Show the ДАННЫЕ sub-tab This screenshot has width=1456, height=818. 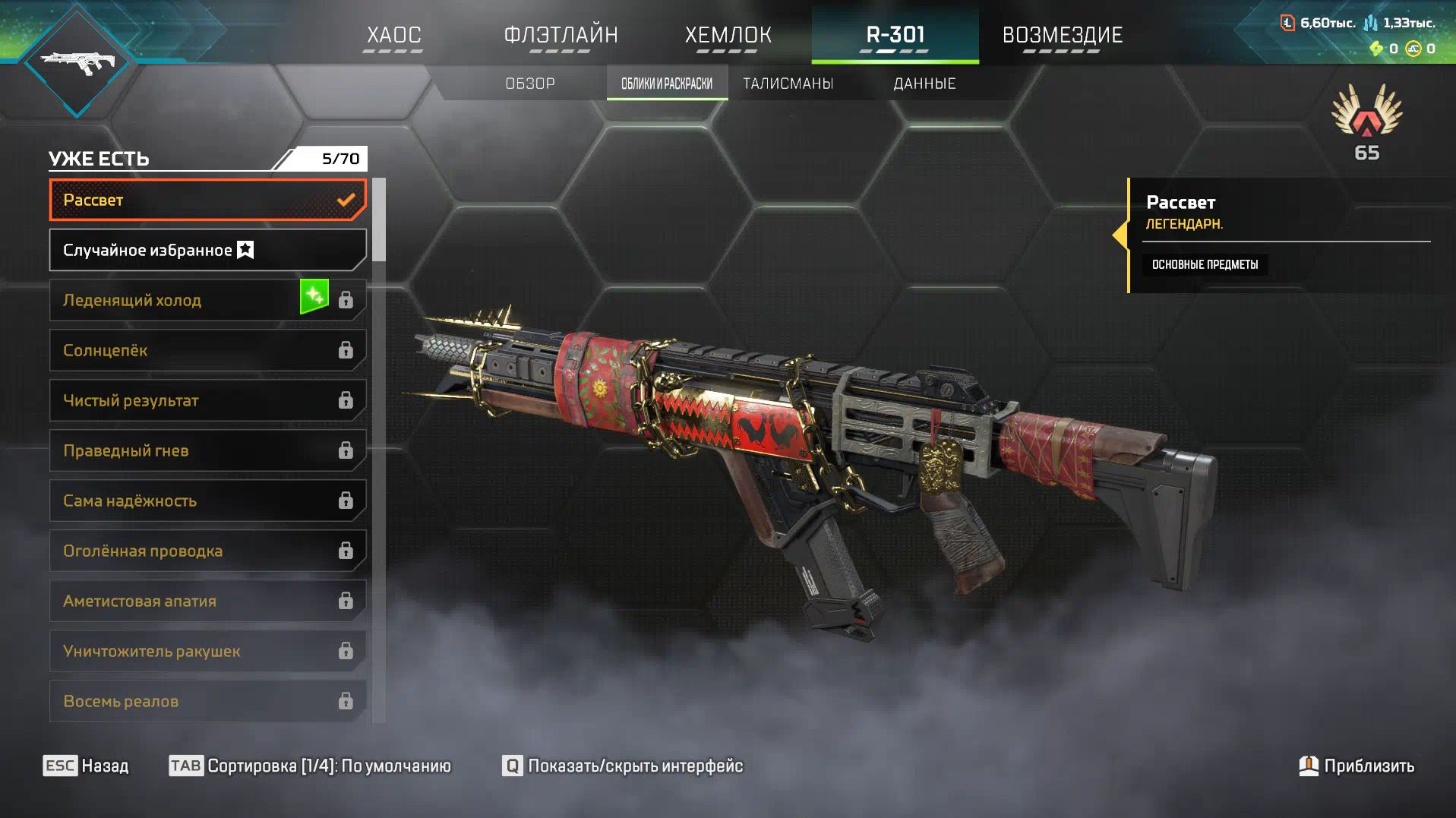coord(924,84)
